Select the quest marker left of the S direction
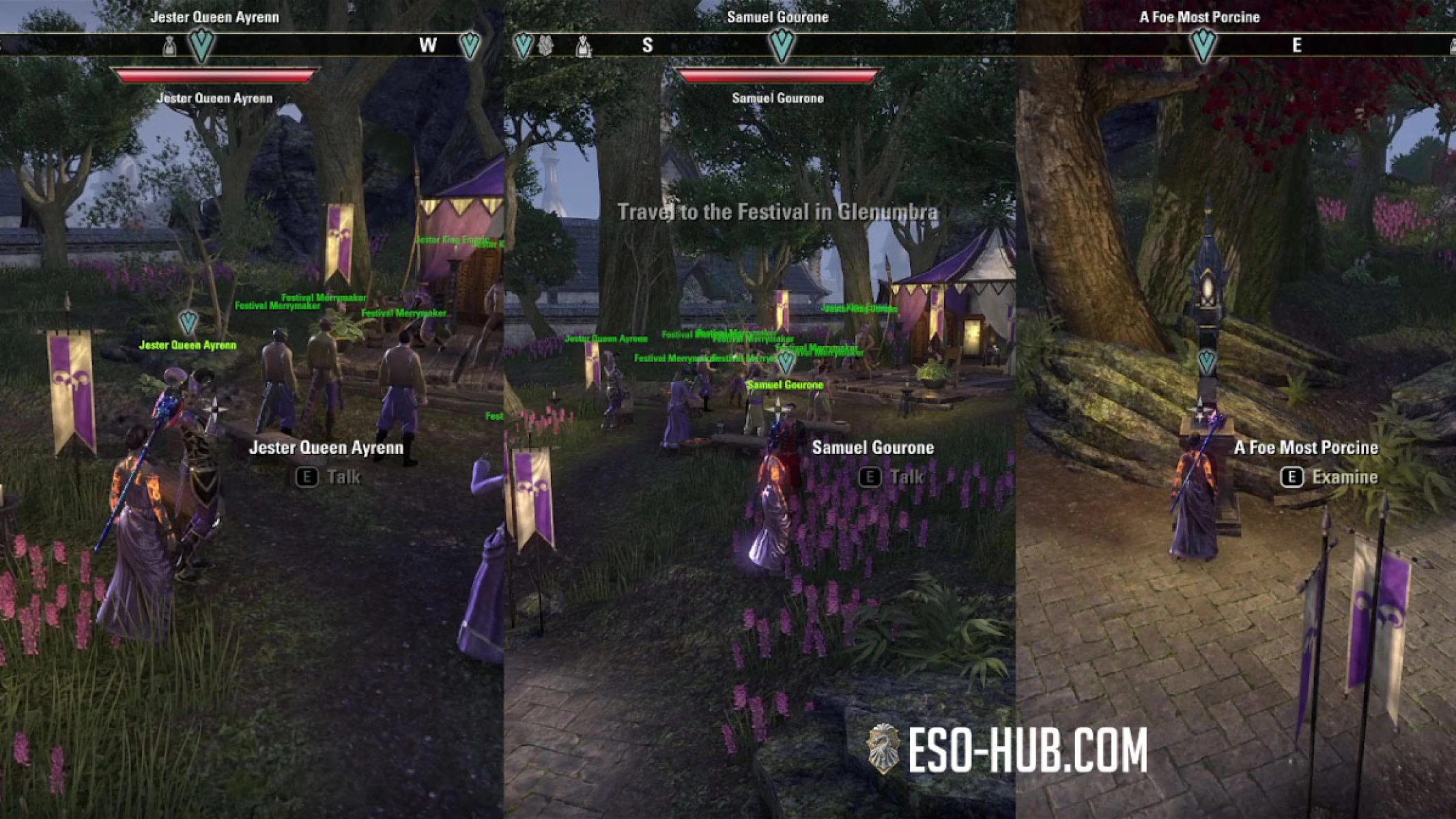This screenshot has height=819, width=1456. 523,43
